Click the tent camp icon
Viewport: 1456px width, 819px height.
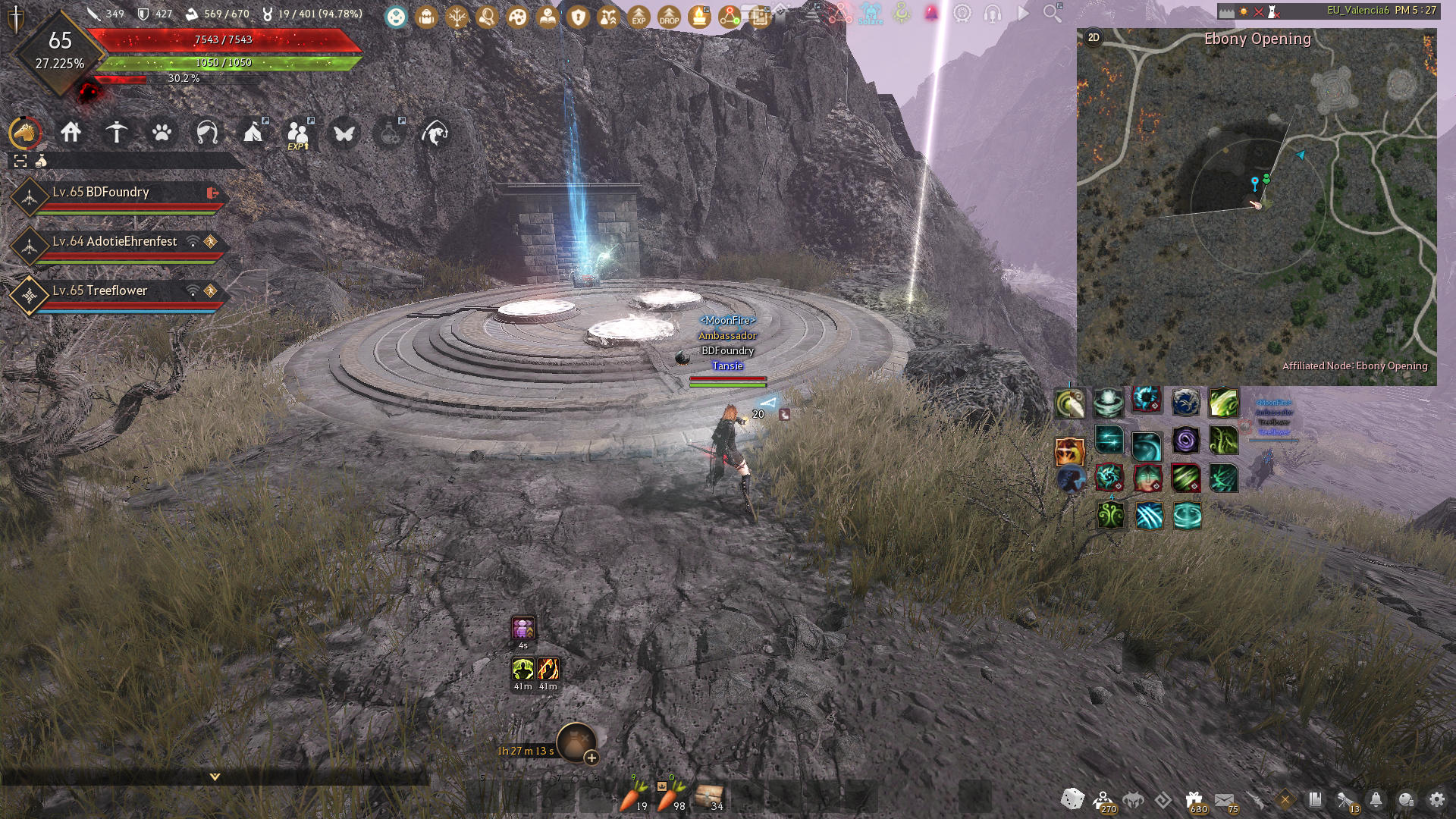(253, 133)
